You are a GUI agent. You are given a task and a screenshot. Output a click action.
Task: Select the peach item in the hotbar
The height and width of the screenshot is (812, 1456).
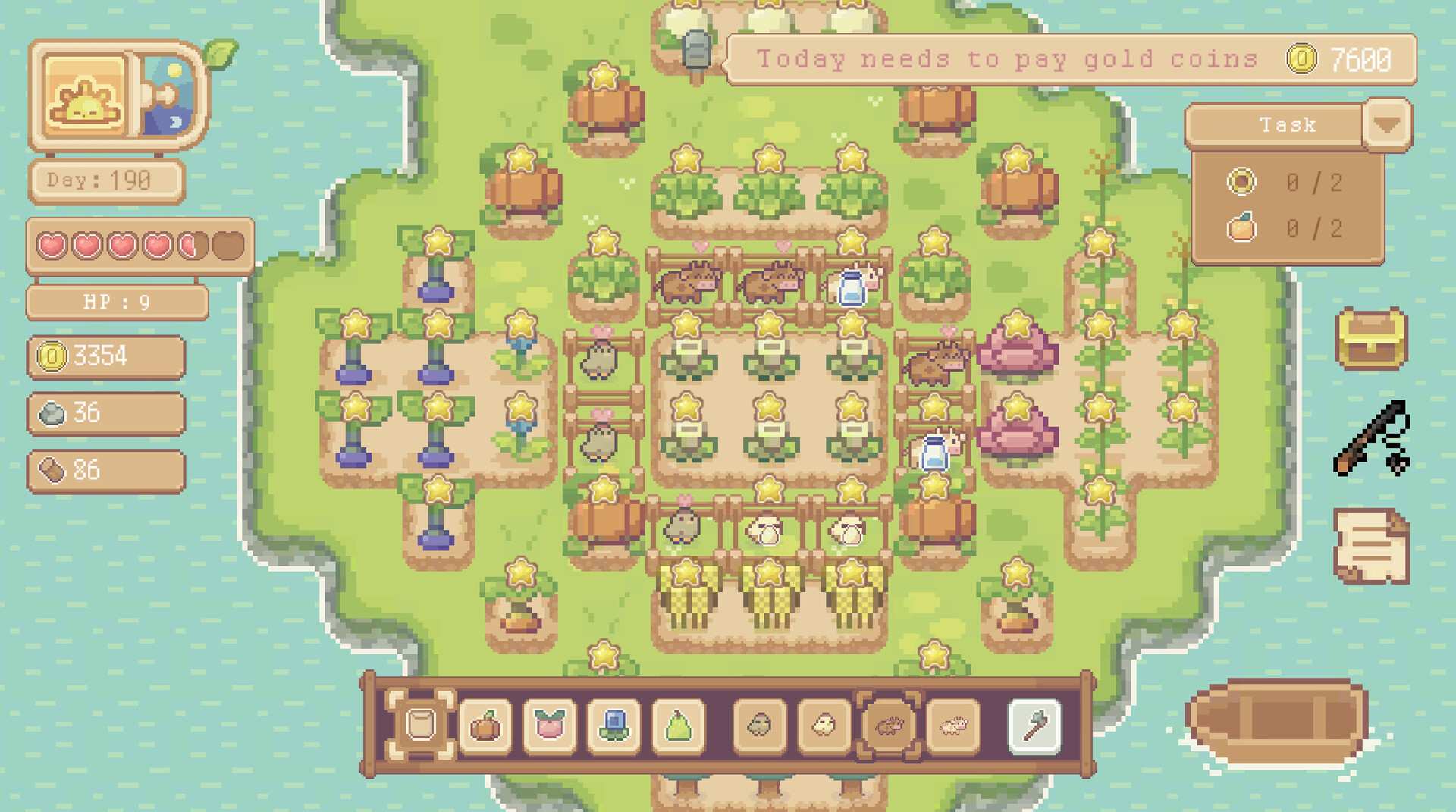tap(550, 724)
